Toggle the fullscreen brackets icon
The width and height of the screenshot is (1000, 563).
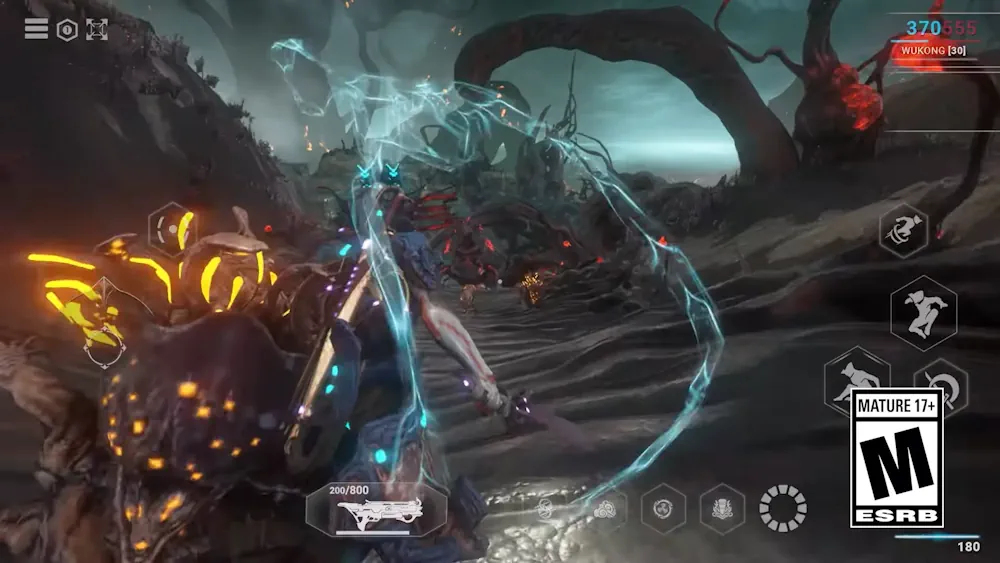point(97,29)
